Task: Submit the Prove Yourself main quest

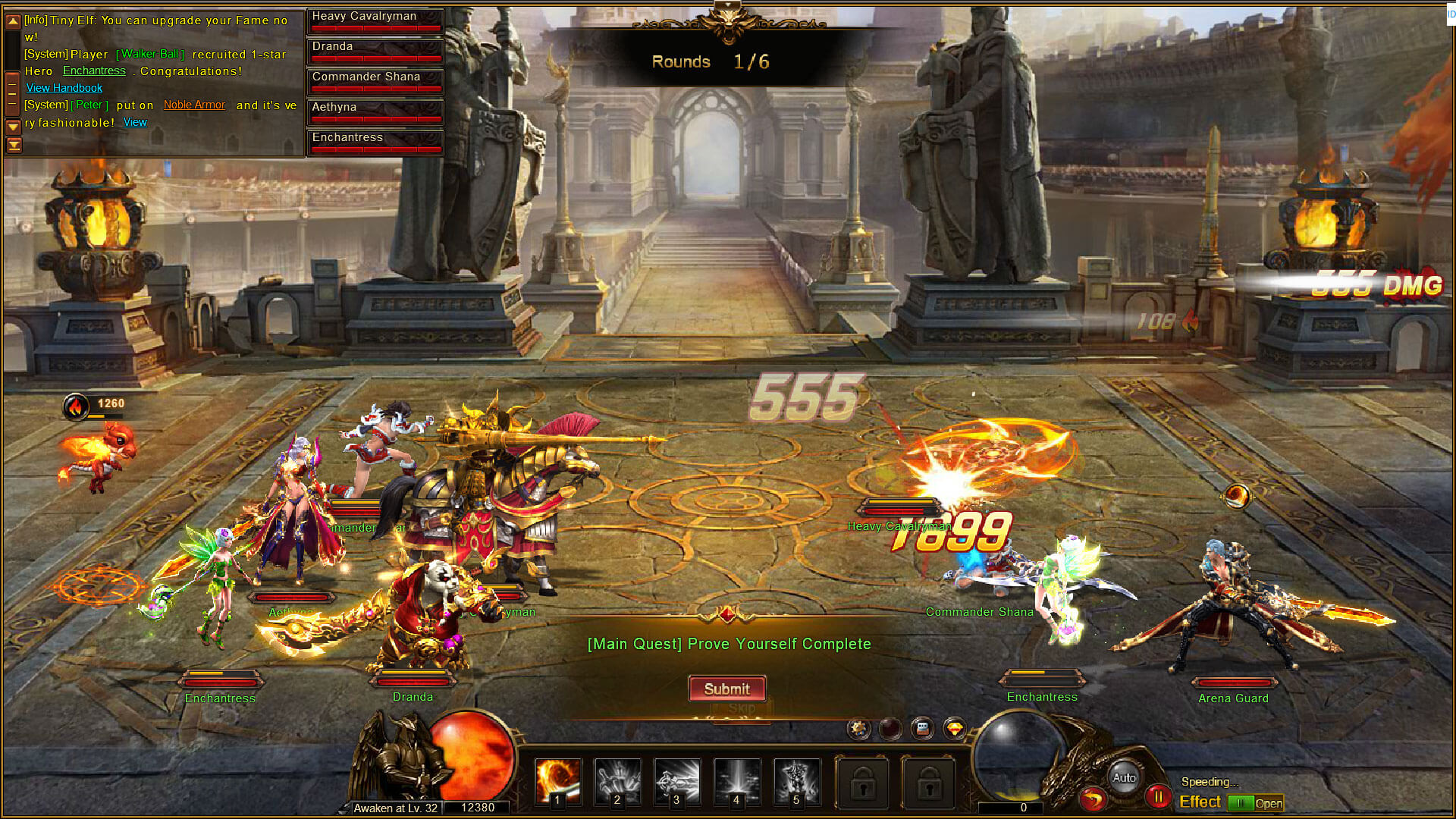Action: (x=726, y=689)
